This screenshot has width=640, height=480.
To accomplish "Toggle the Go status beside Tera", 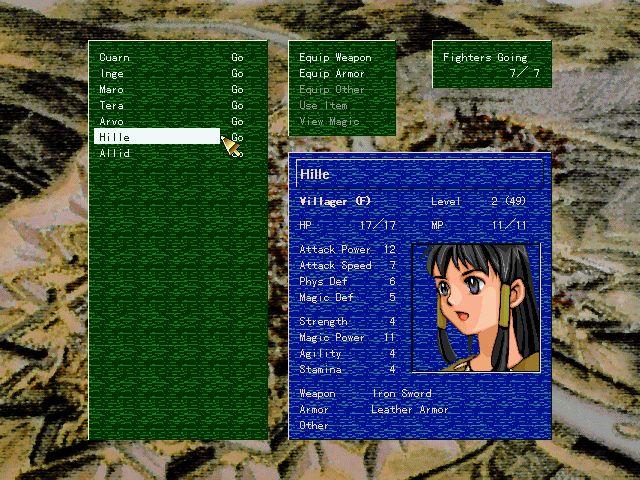I will tap(237, 105).
